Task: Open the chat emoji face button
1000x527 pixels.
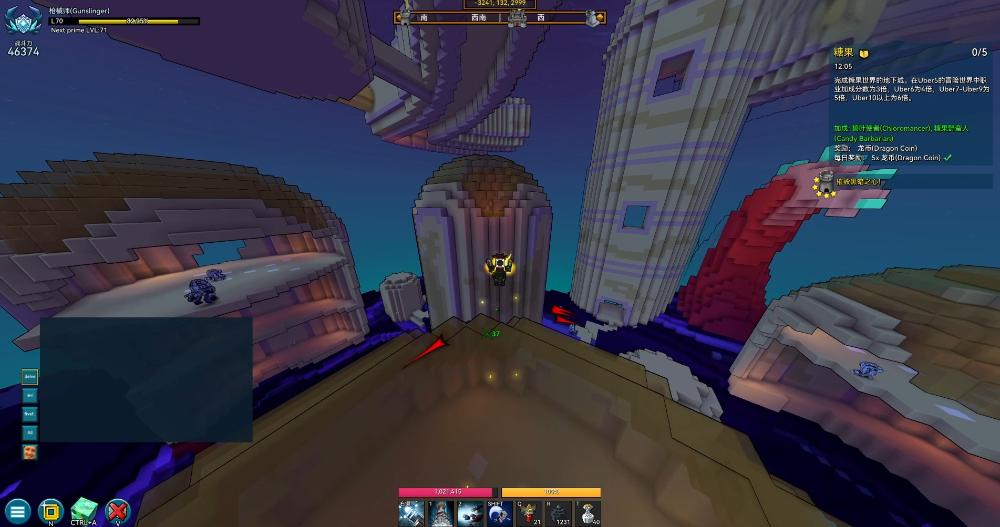Action: tap(29, 452)
